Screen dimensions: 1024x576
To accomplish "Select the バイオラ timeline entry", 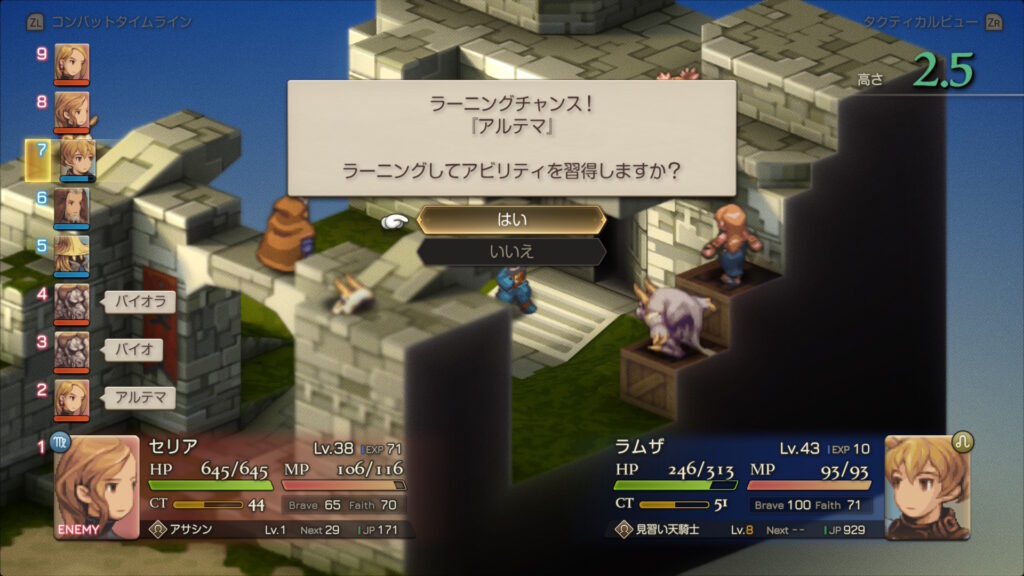I will click(140, 301).
